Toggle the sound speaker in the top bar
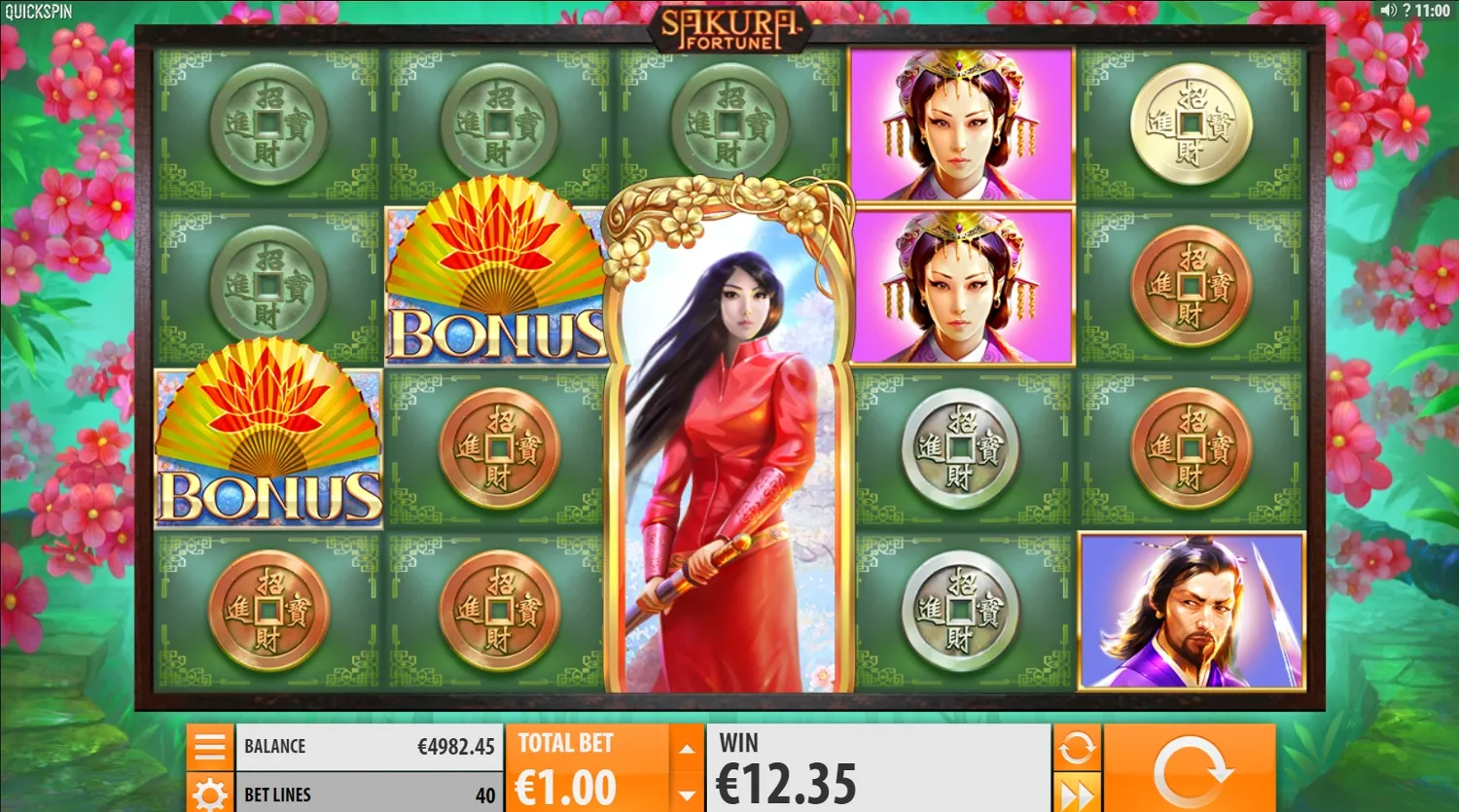This screenshot has width=1459, height=812. point(1388,12)
